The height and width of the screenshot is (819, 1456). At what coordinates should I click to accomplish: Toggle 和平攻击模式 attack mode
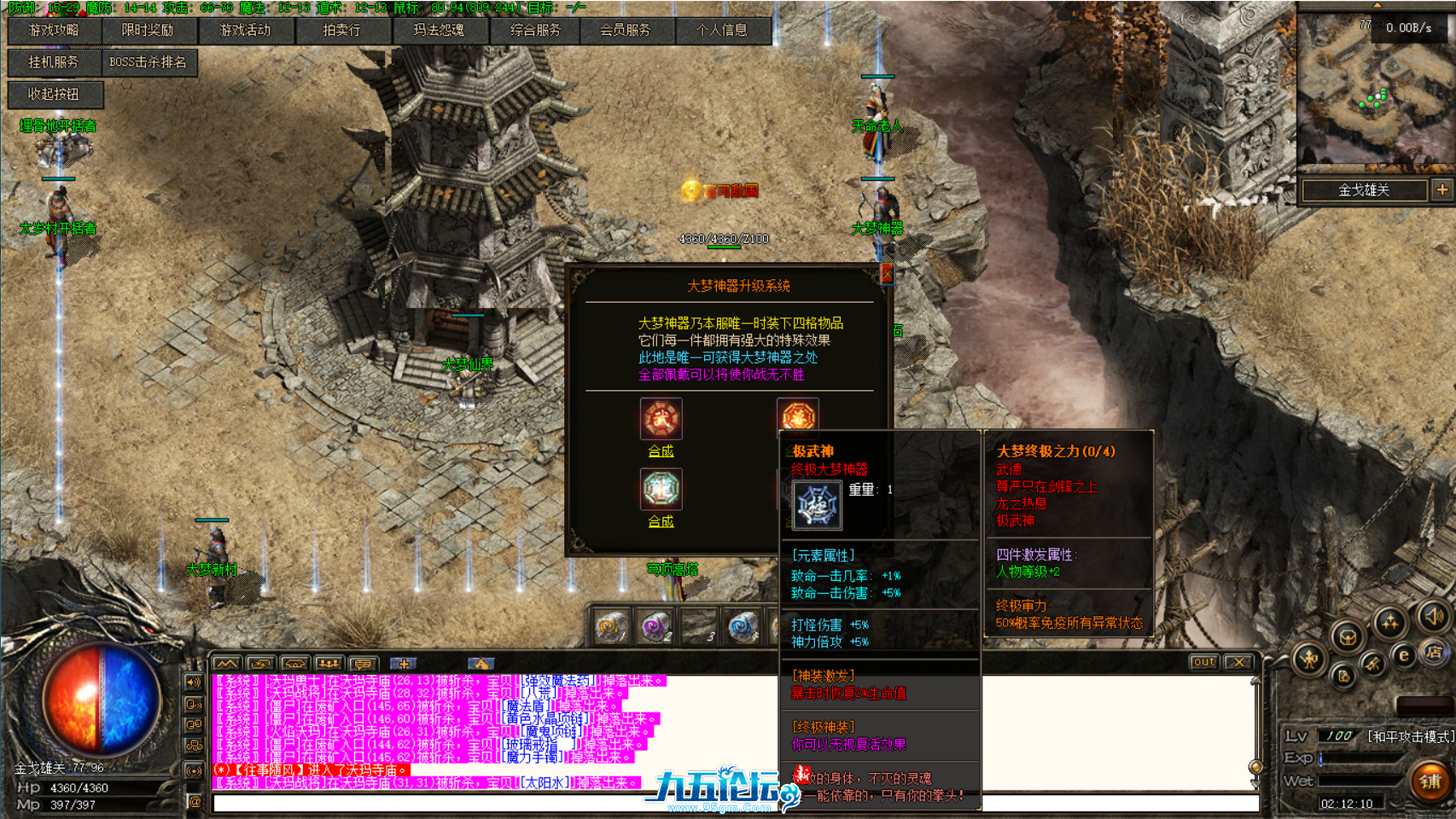click(1411, 735)
